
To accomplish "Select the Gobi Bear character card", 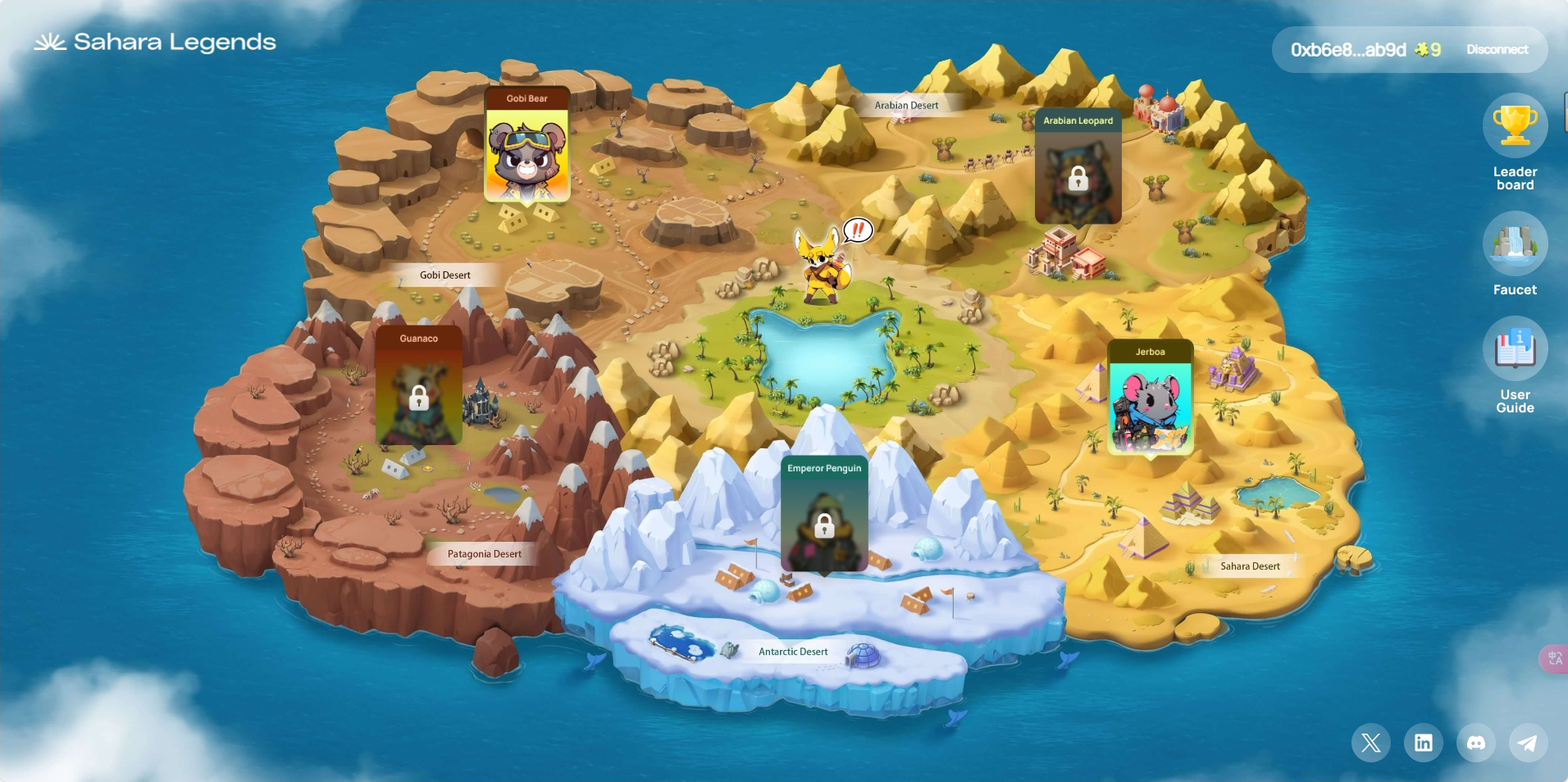I will [x=526, y=146].
